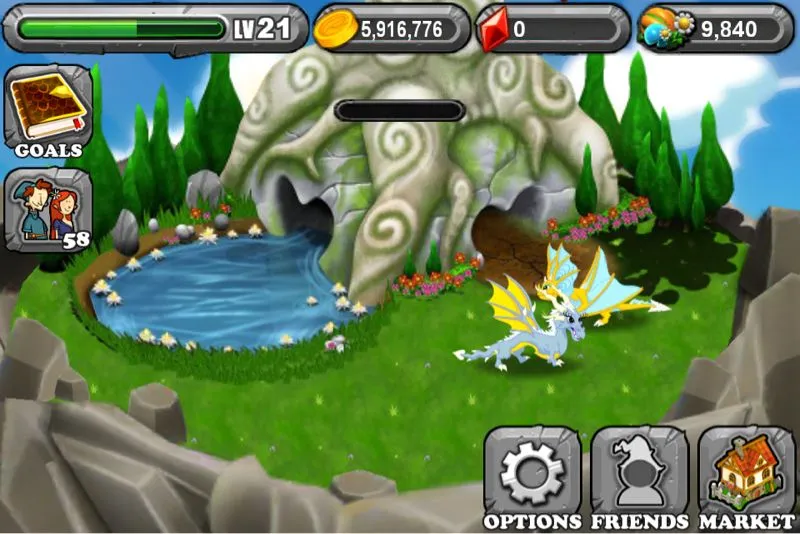
Task: Tap the gold coin balance panel
Action: [390, 29]
